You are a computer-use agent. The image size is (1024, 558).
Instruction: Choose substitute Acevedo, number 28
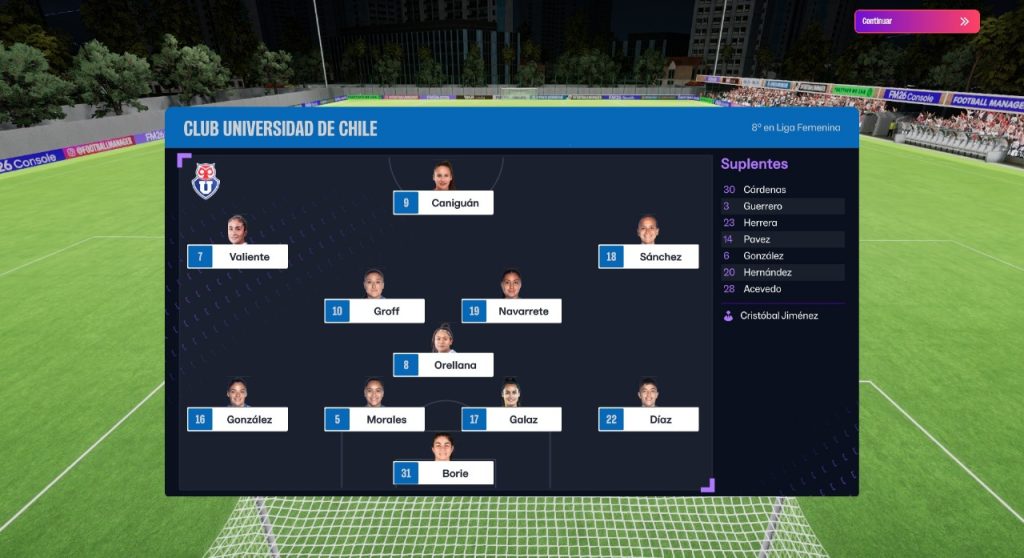(763, 289)
